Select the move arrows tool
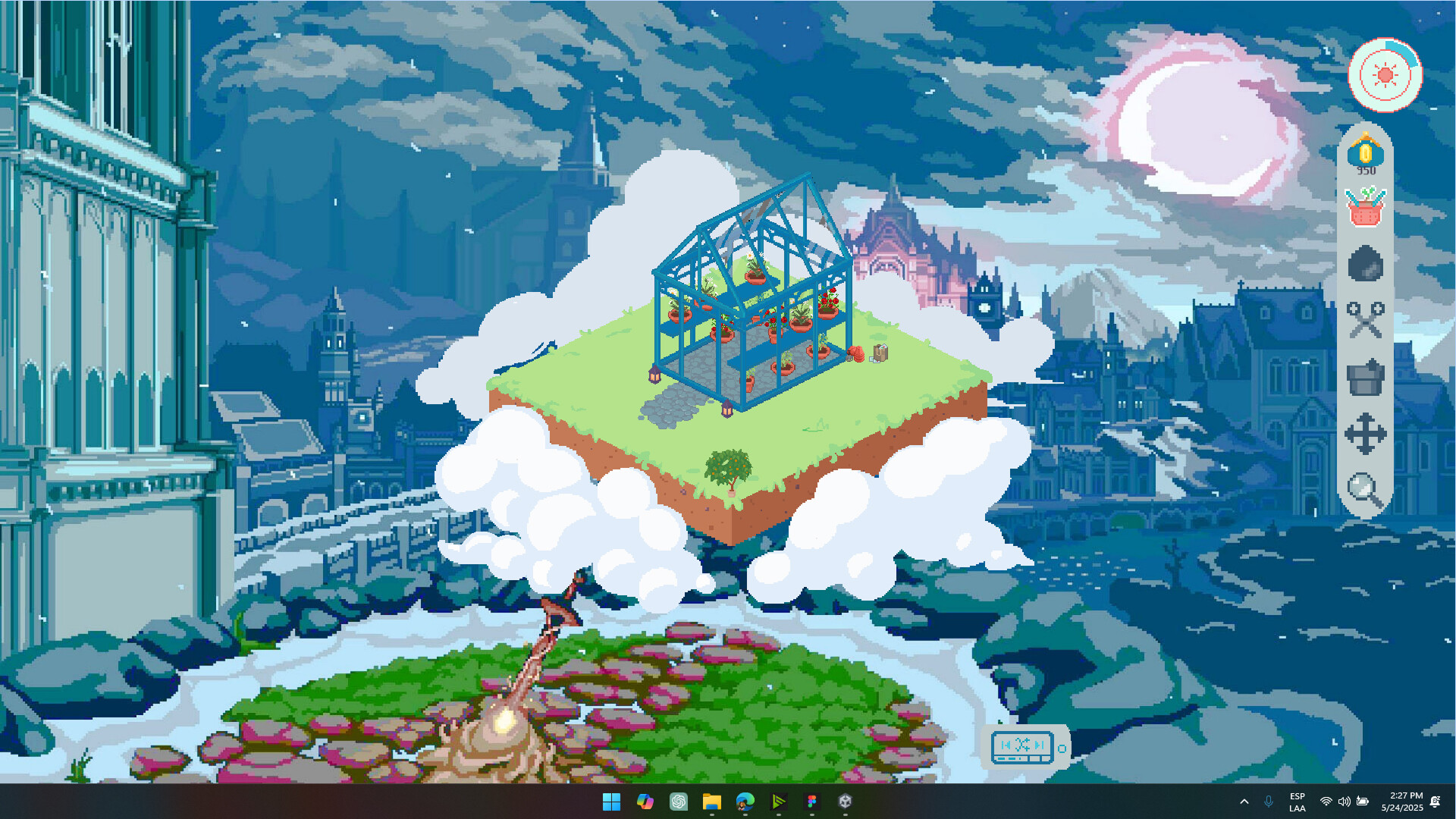Viewport: 1456px width, 819px height. click(1367, 434)
